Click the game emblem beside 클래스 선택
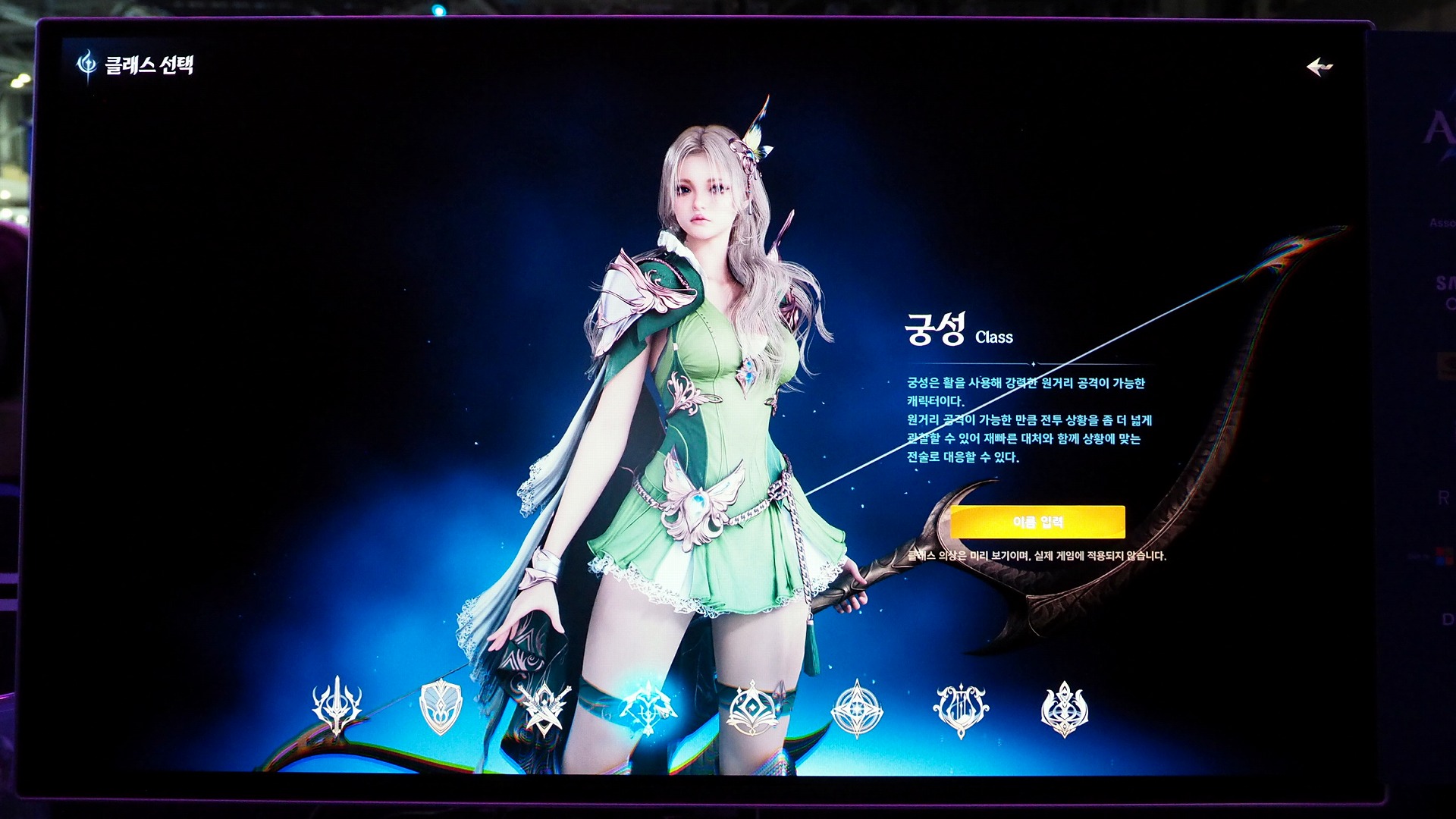Viewport: 1456px width, 819px height. point(86,64)
